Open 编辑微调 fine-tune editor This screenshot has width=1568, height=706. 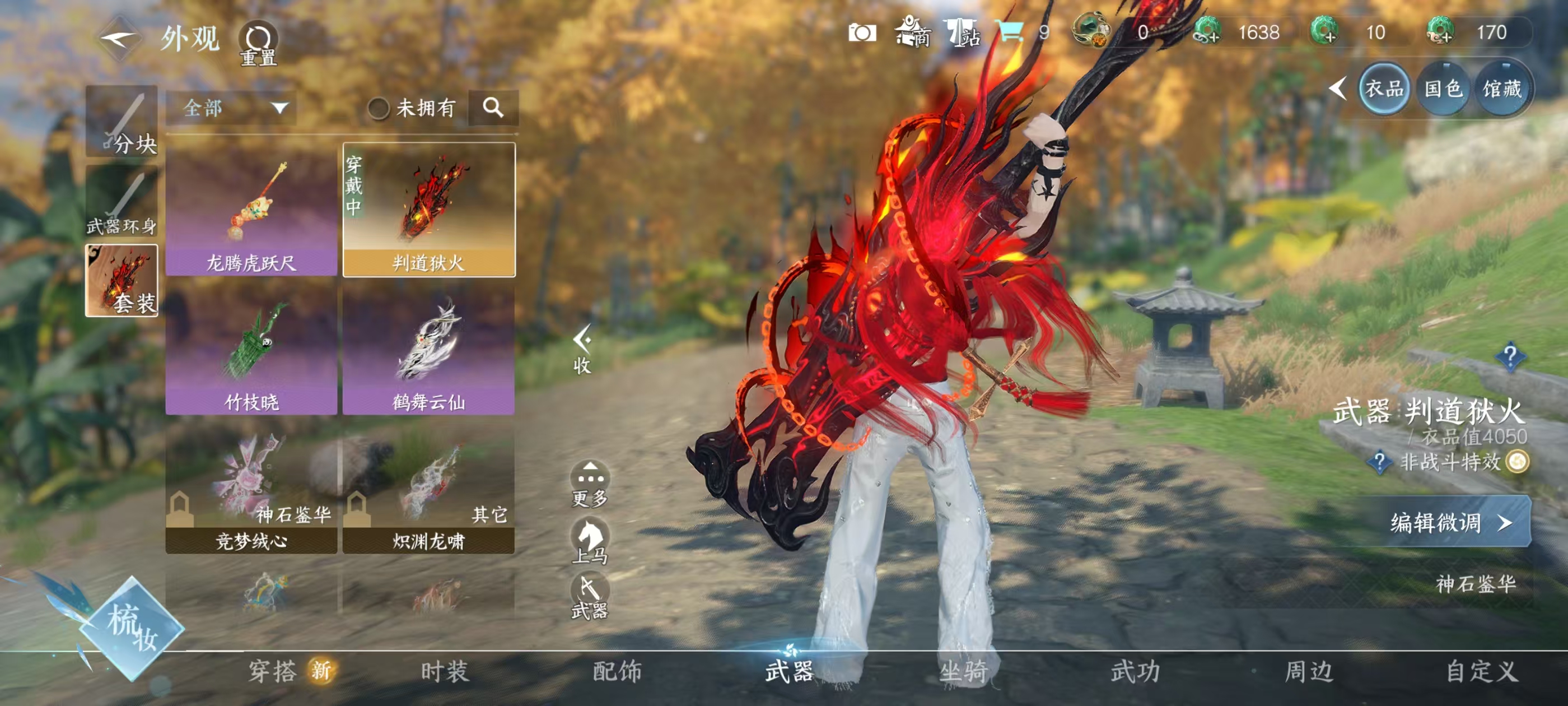[1446, 522]
